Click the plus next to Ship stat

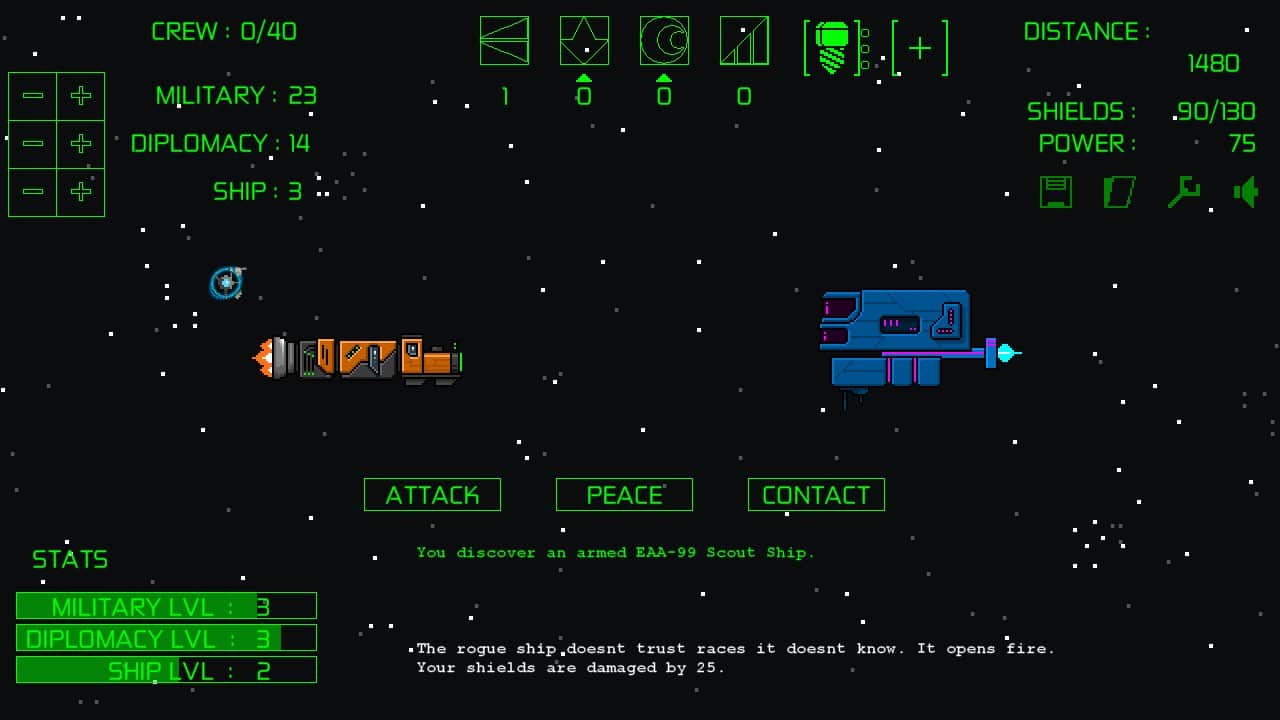click(x=81, y=191)
